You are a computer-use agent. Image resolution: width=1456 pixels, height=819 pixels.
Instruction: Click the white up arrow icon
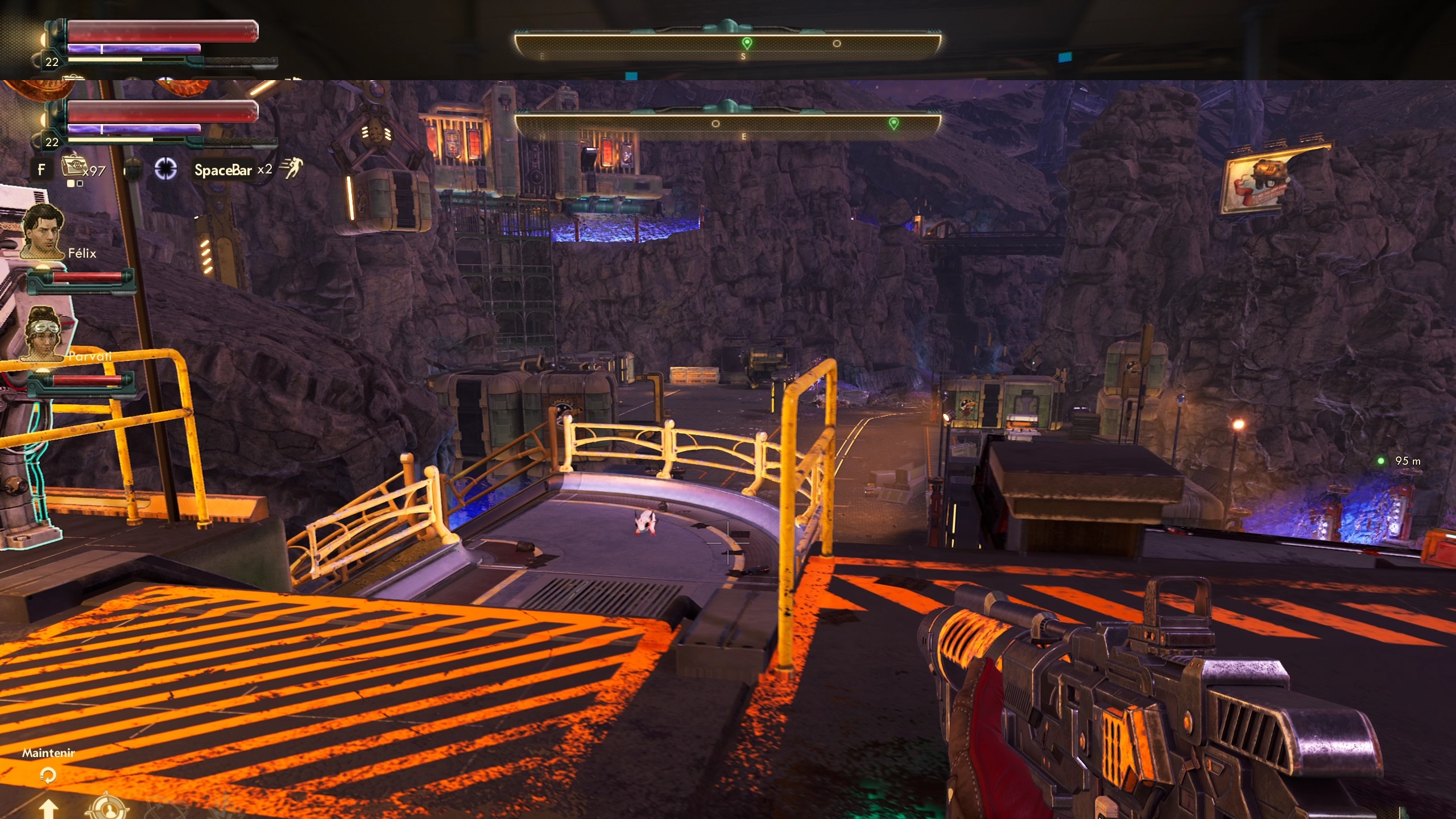pyautogui.click(x=48, y=809)
